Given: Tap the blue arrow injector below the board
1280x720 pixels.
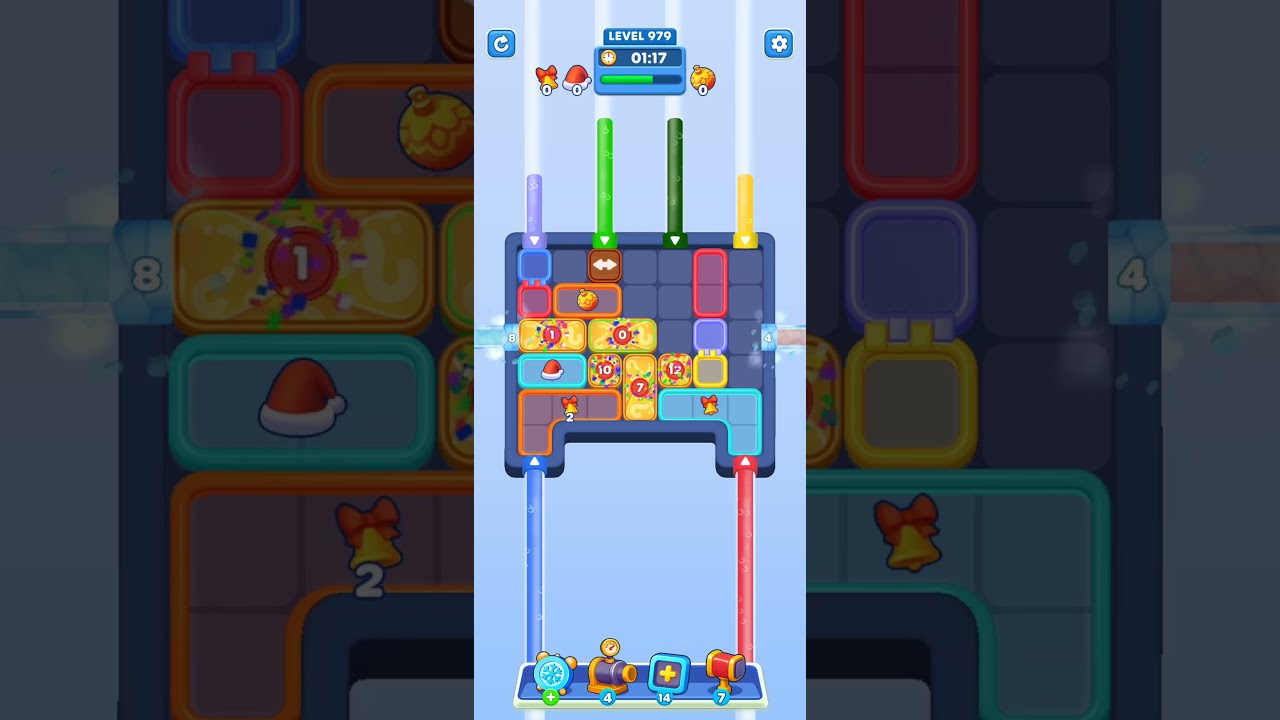Looking at the screenshot, I should coord(533,461).
